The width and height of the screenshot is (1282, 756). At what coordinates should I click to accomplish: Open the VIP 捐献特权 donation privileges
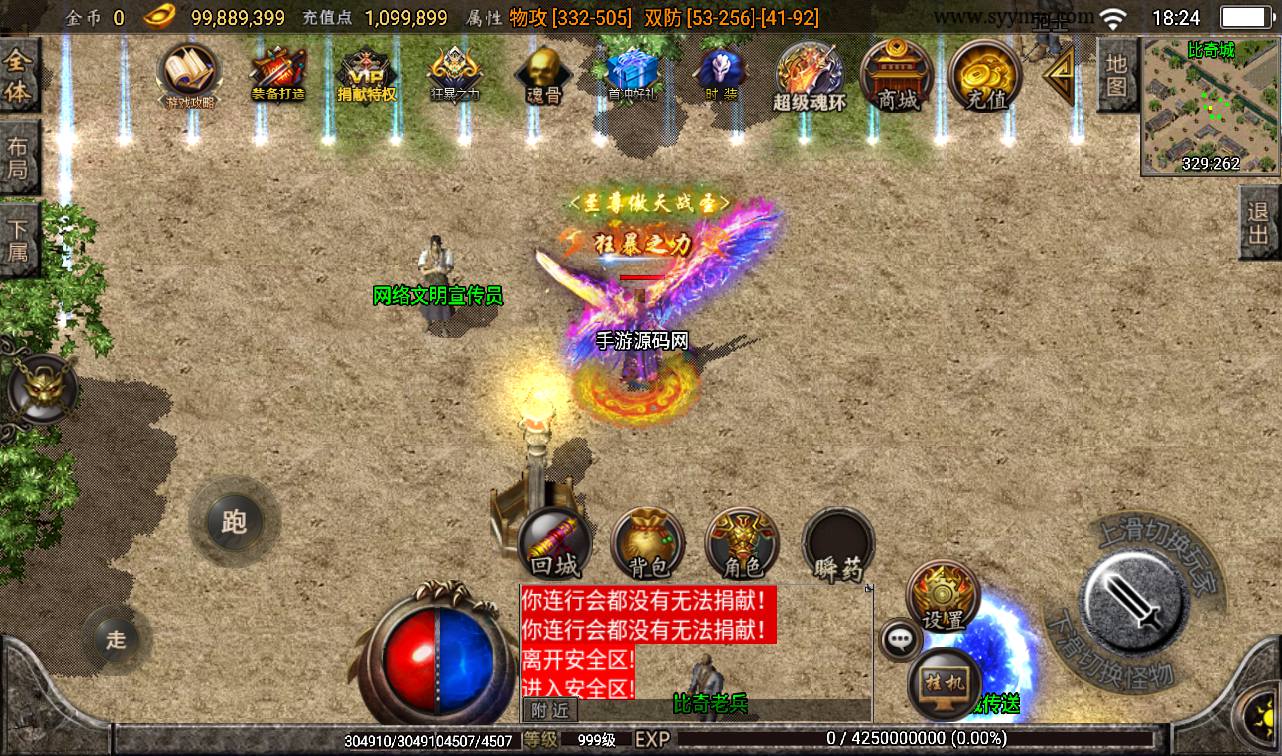click(x=366, y=74)
